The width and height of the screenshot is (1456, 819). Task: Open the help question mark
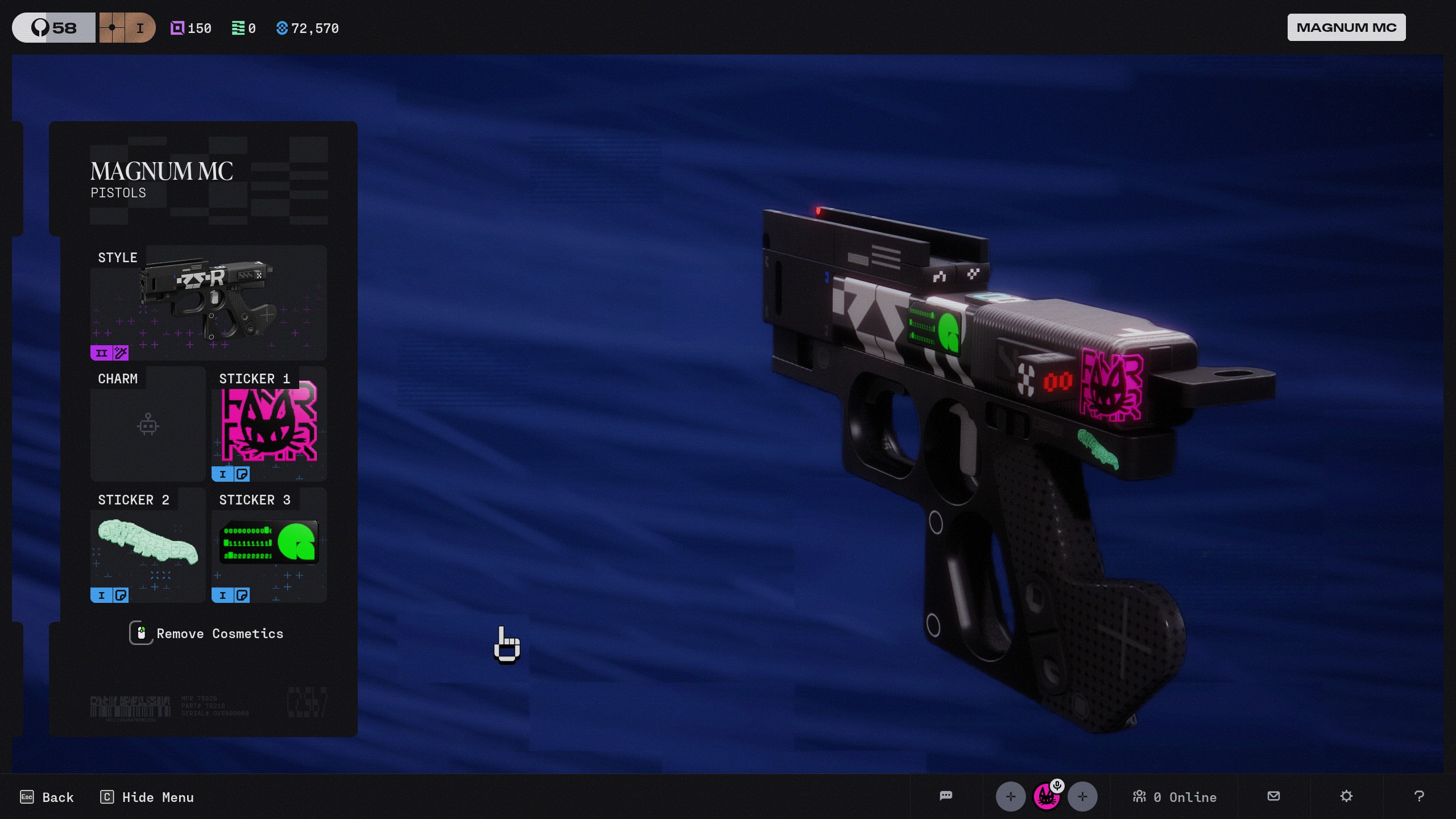pos(1419,796)
